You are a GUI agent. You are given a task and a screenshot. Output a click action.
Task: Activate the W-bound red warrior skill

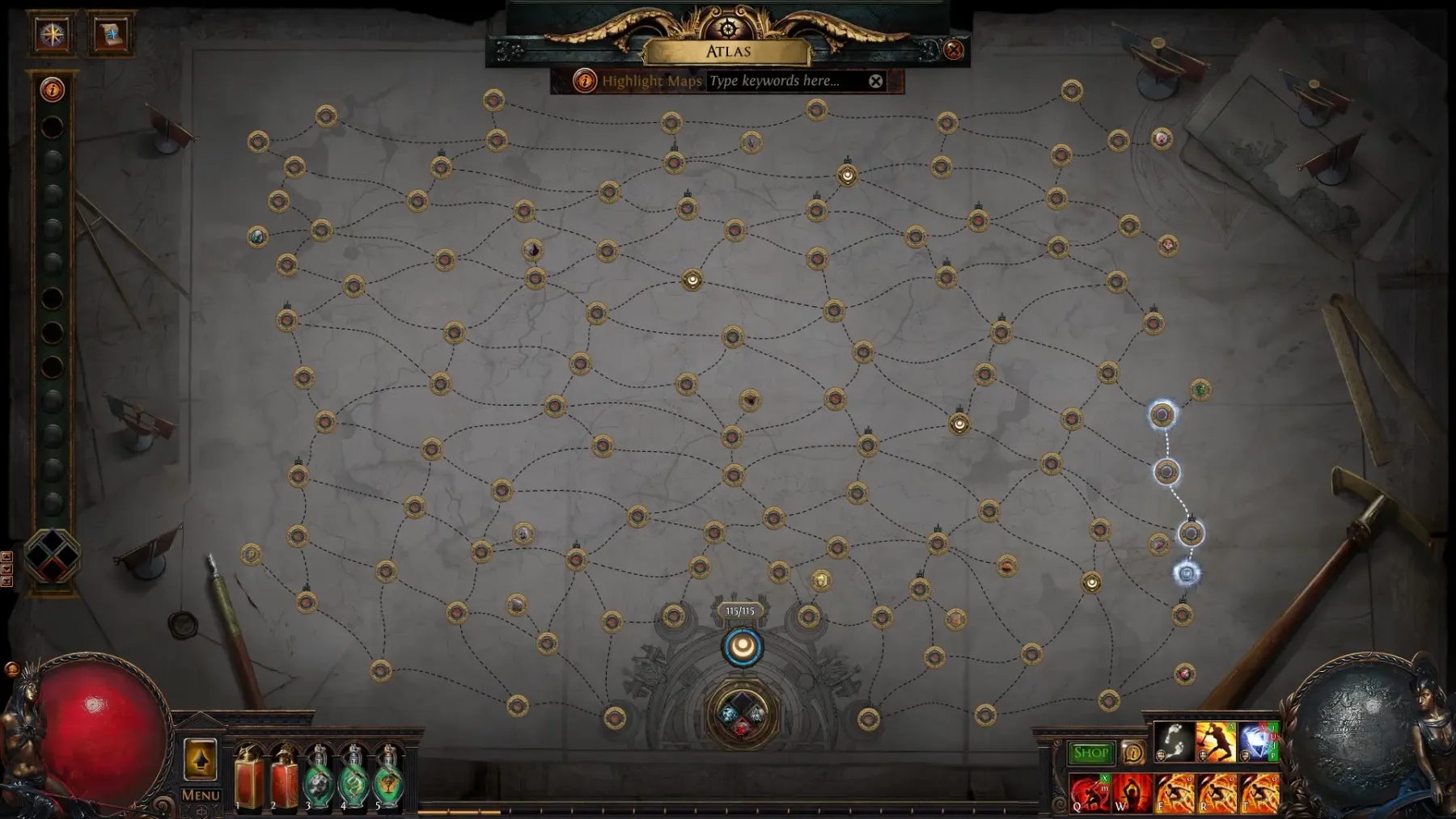click(1132, 793)
